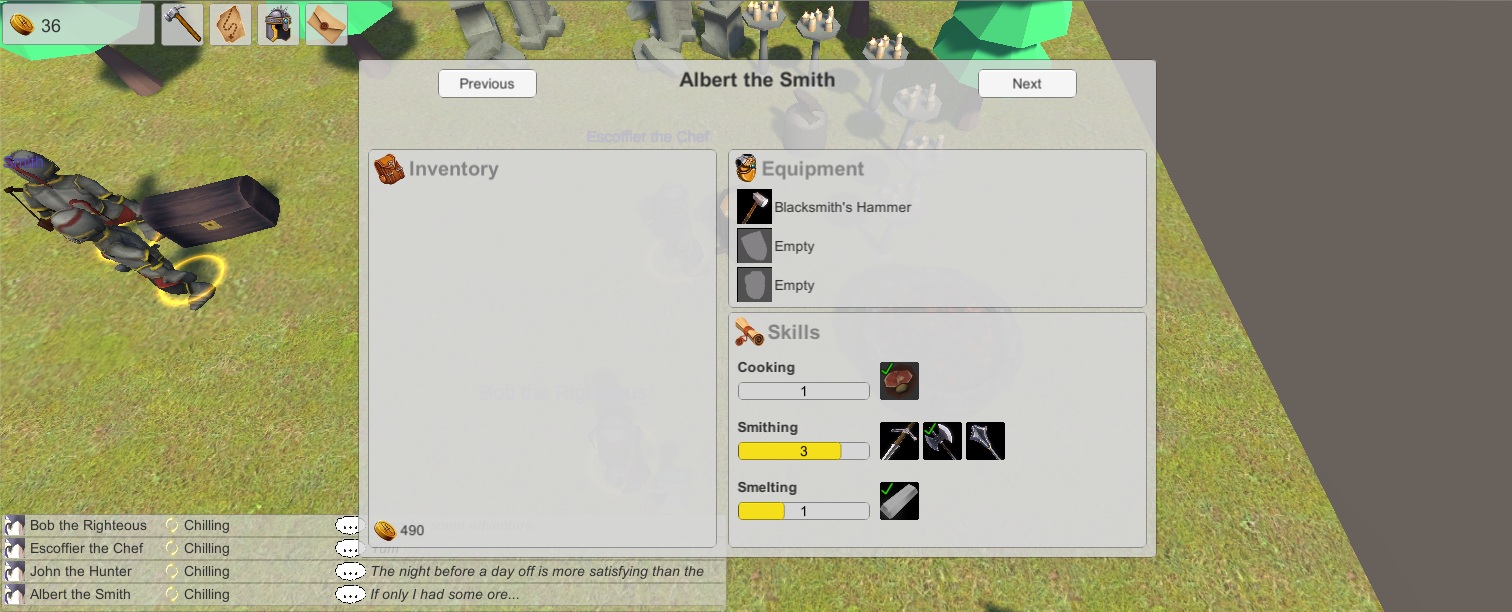
Task: Pick John the Hunter from the roster
Action: coord(81,571)
